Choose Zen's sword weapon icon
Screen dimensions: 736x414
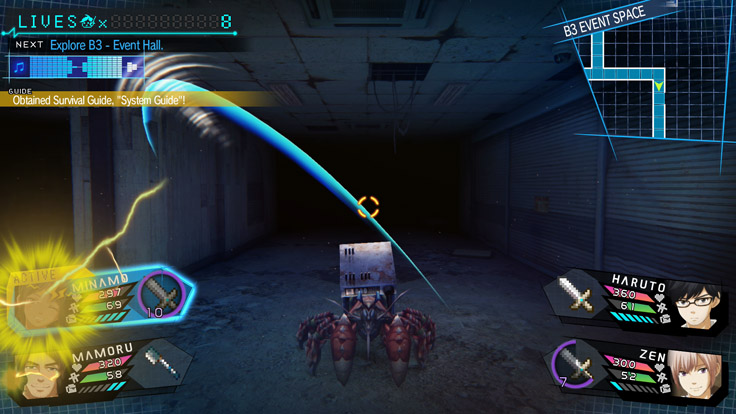577,368
